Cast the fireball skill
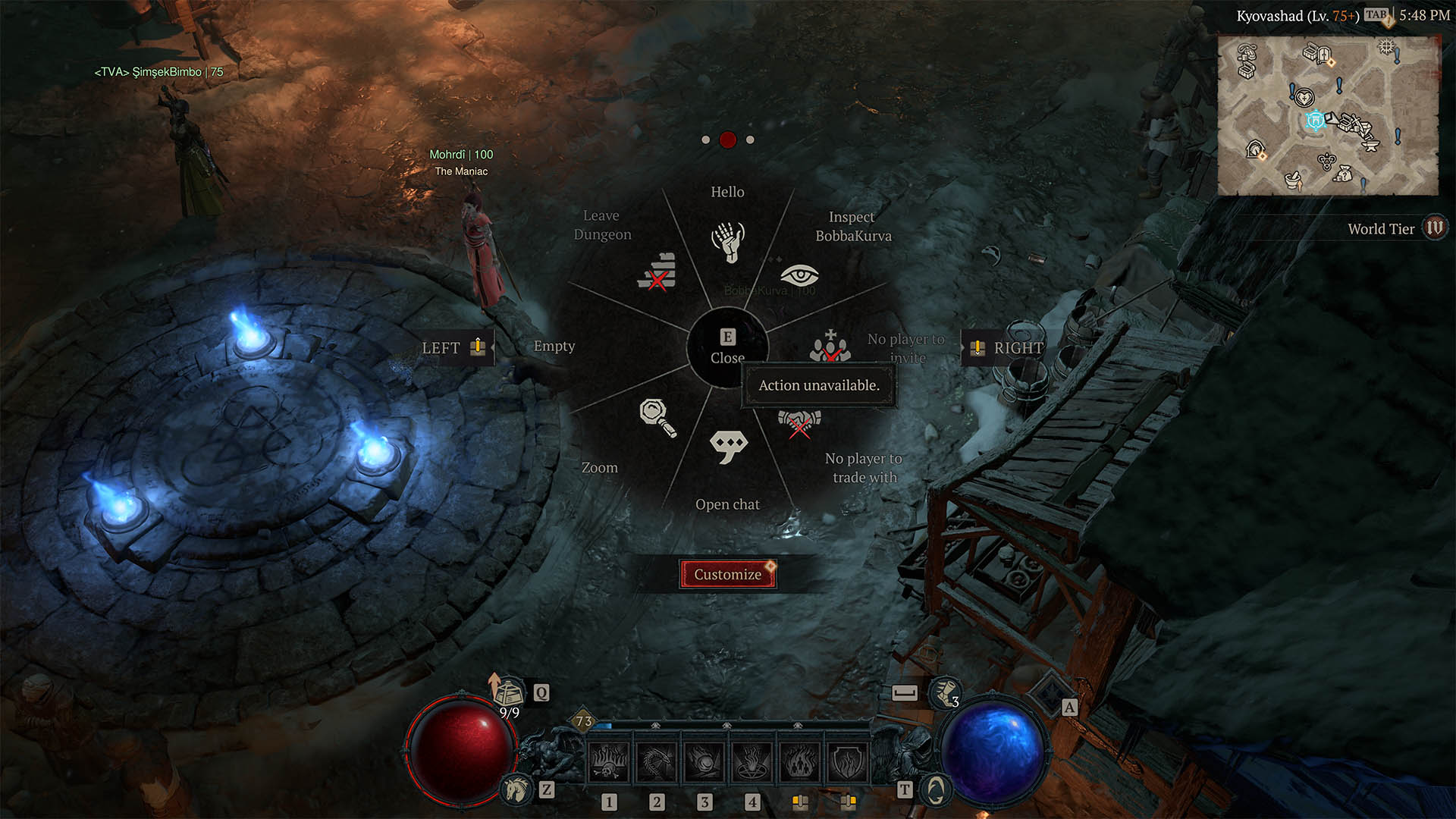This screenshot has height=819, width=1456. pos(704,761)
